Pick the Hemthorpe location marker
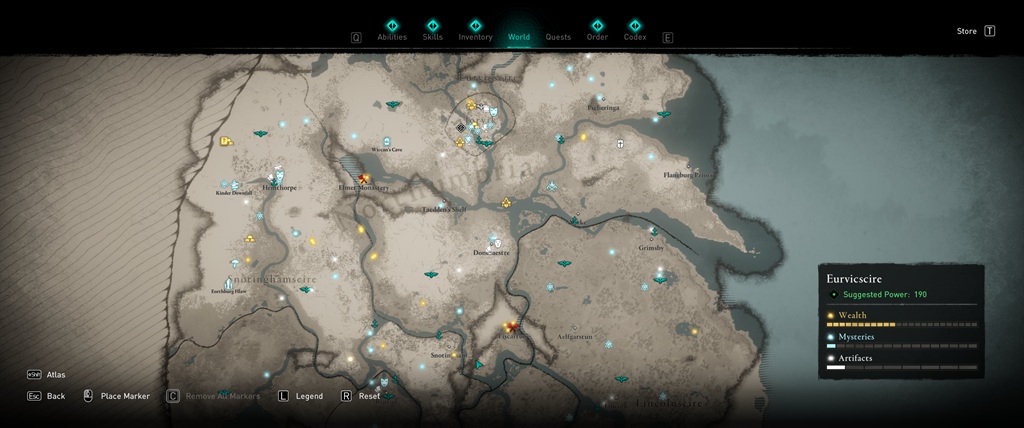This screenshot has width=1024, height=428. pos(279,176)
